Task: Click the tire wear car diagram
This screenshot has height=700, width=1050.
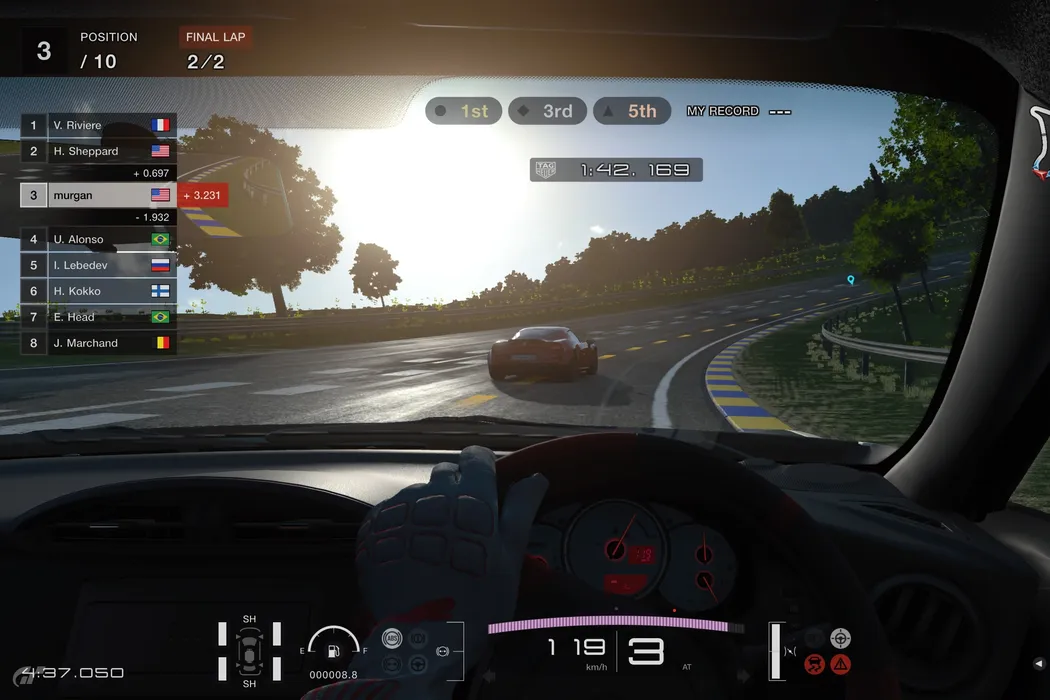Action: click(249, 651)
